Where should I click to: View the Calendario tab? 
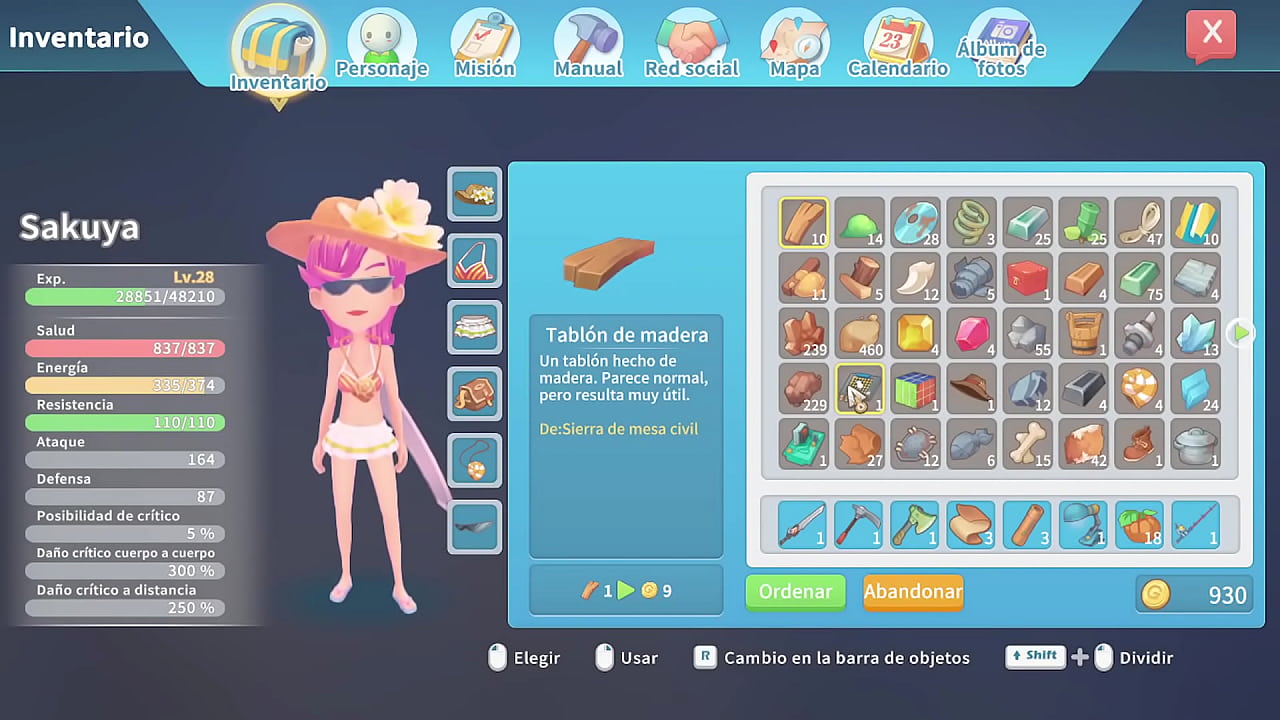click(x=898, y=45)
